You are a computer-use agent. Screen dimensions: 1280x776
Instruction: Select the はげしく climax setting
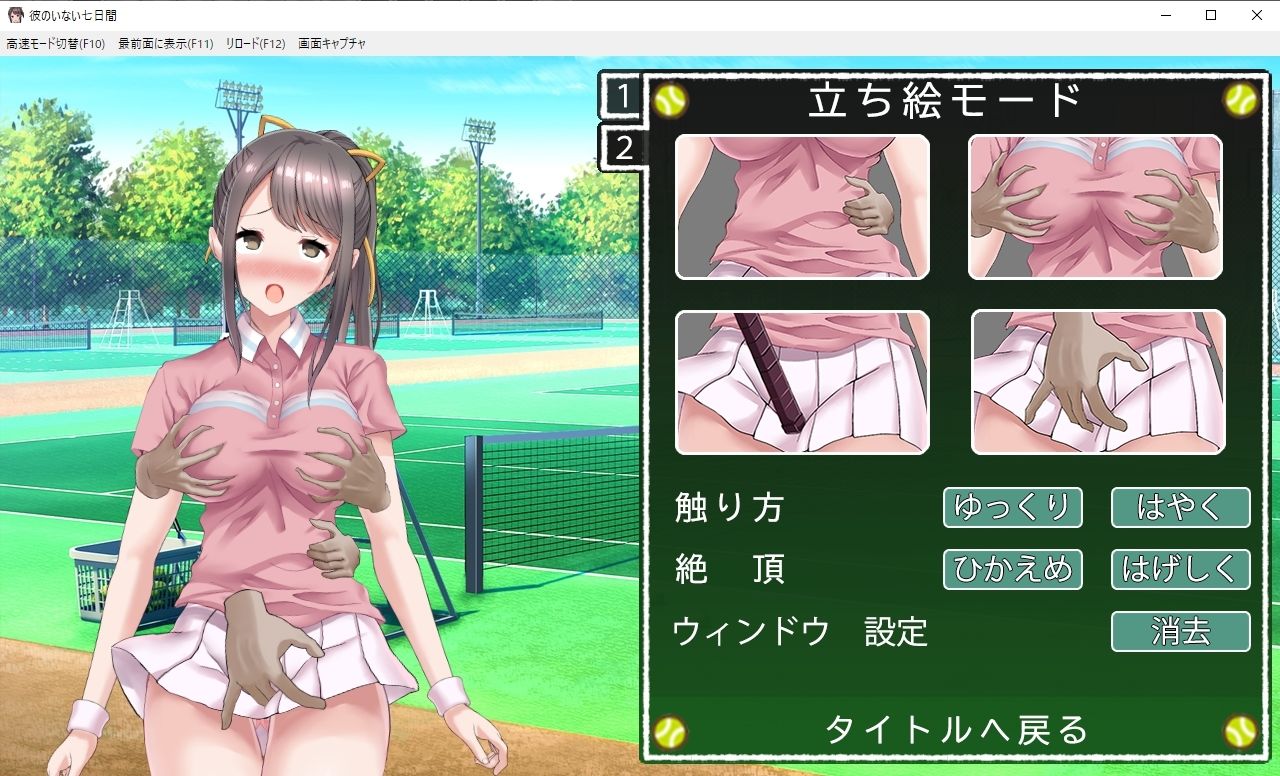[x=1180, y=569]
